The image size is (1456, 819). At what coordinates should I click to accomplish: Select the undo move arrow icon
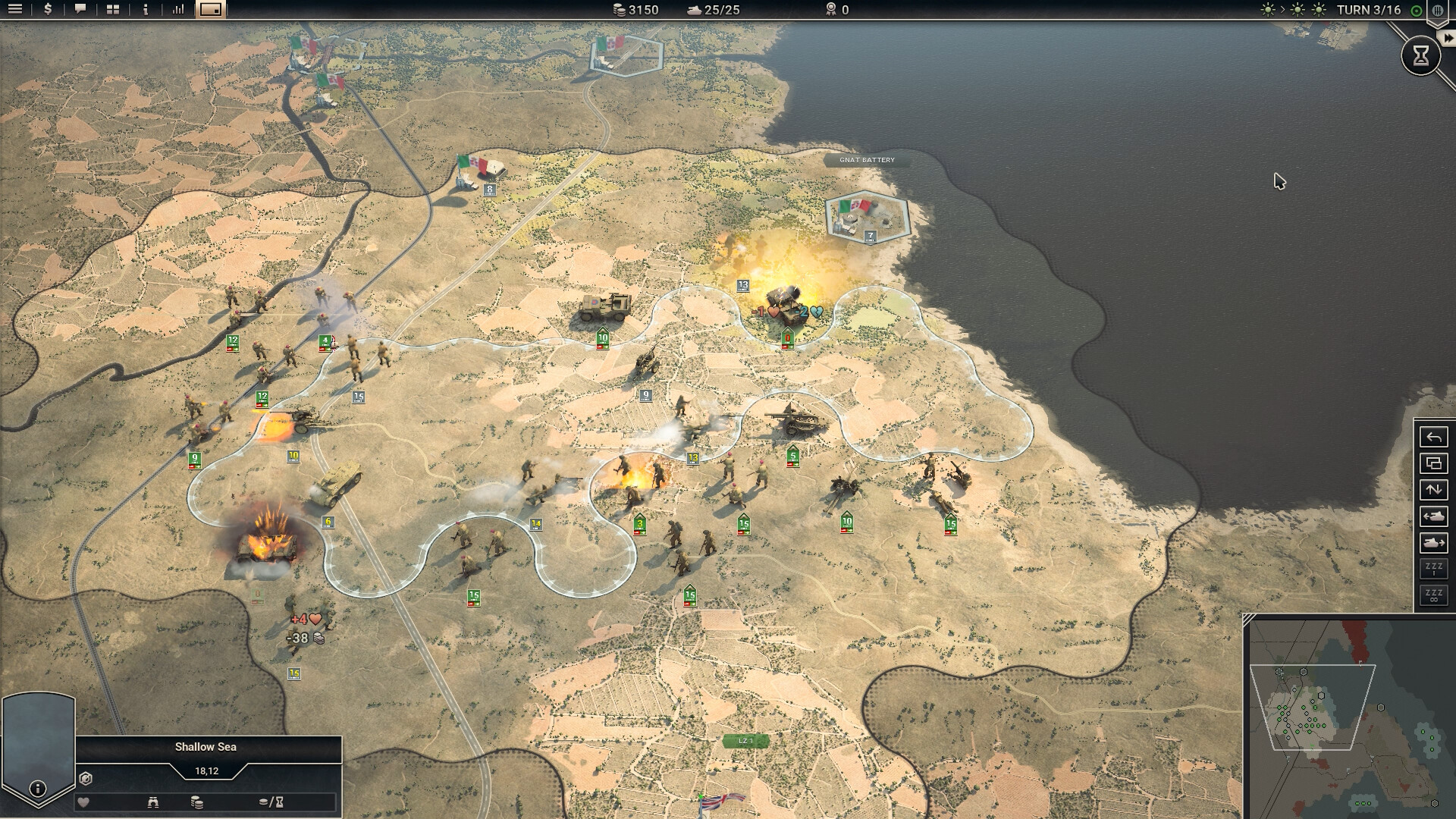(x=1434, y=438)
